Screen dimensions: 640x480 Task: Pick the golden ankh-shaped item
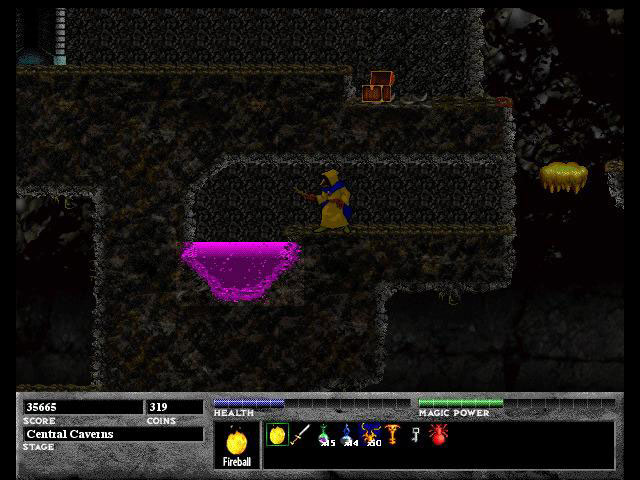(391, 435)
